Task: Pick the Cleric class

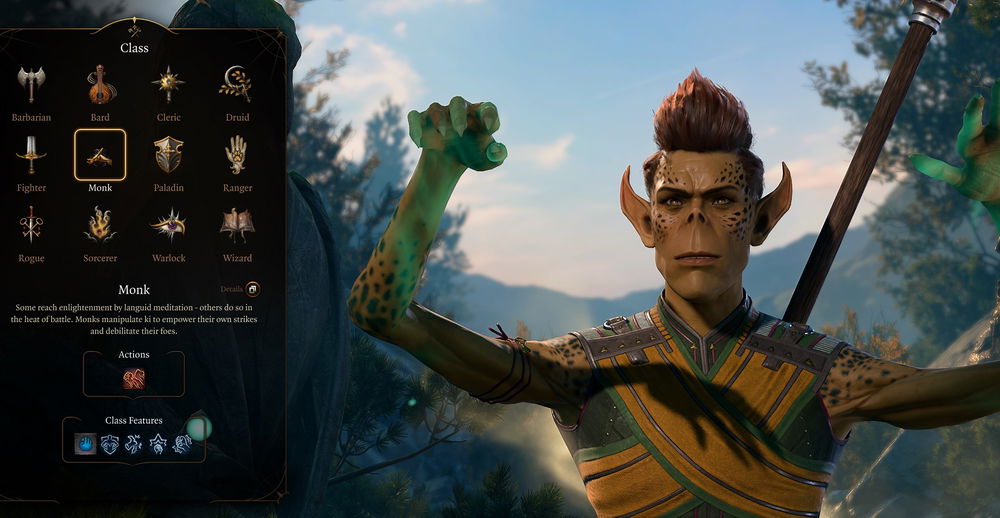Action: (168, 86)
